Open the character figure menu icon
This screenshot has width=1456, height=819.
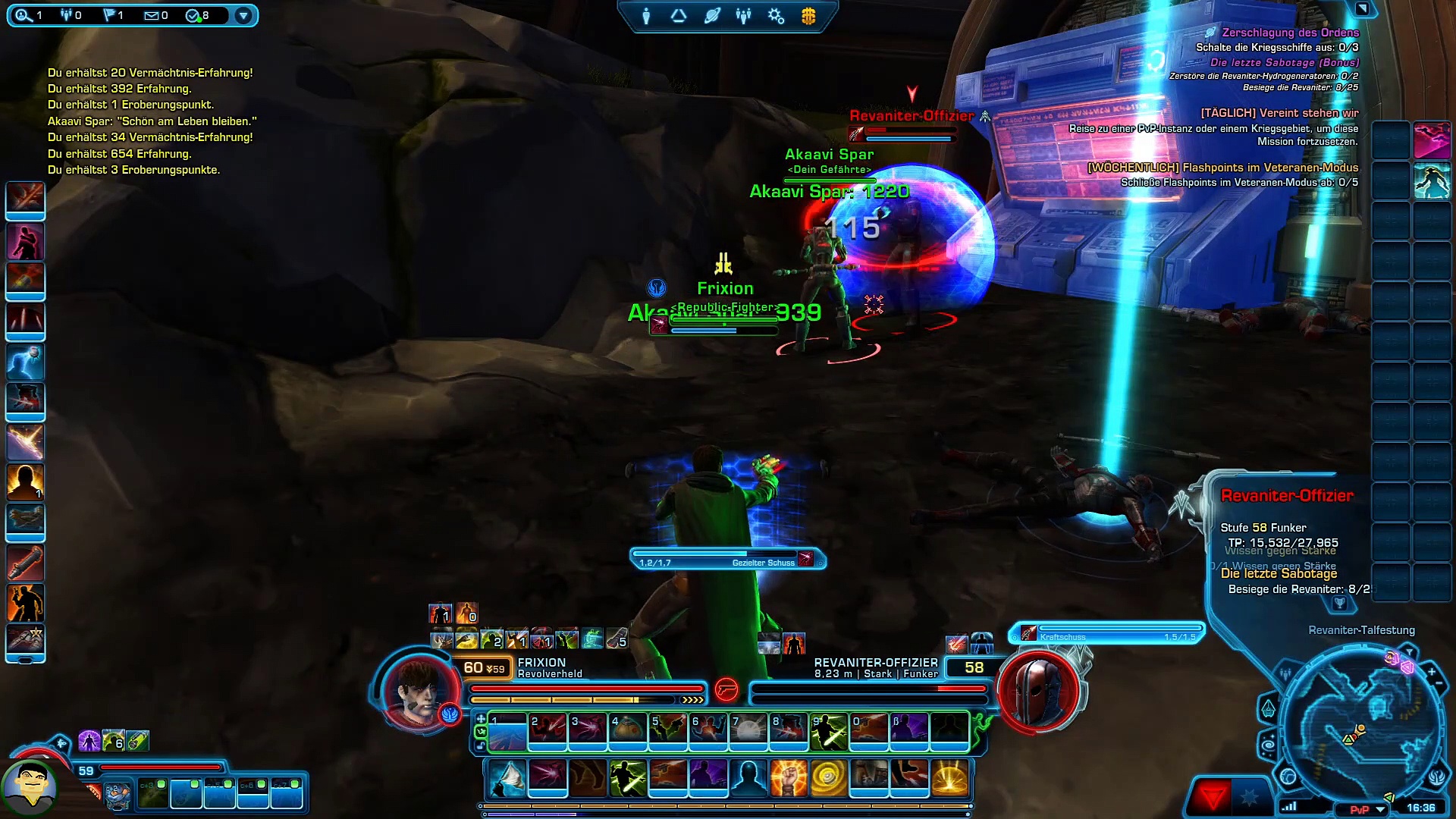pos(646,16)
